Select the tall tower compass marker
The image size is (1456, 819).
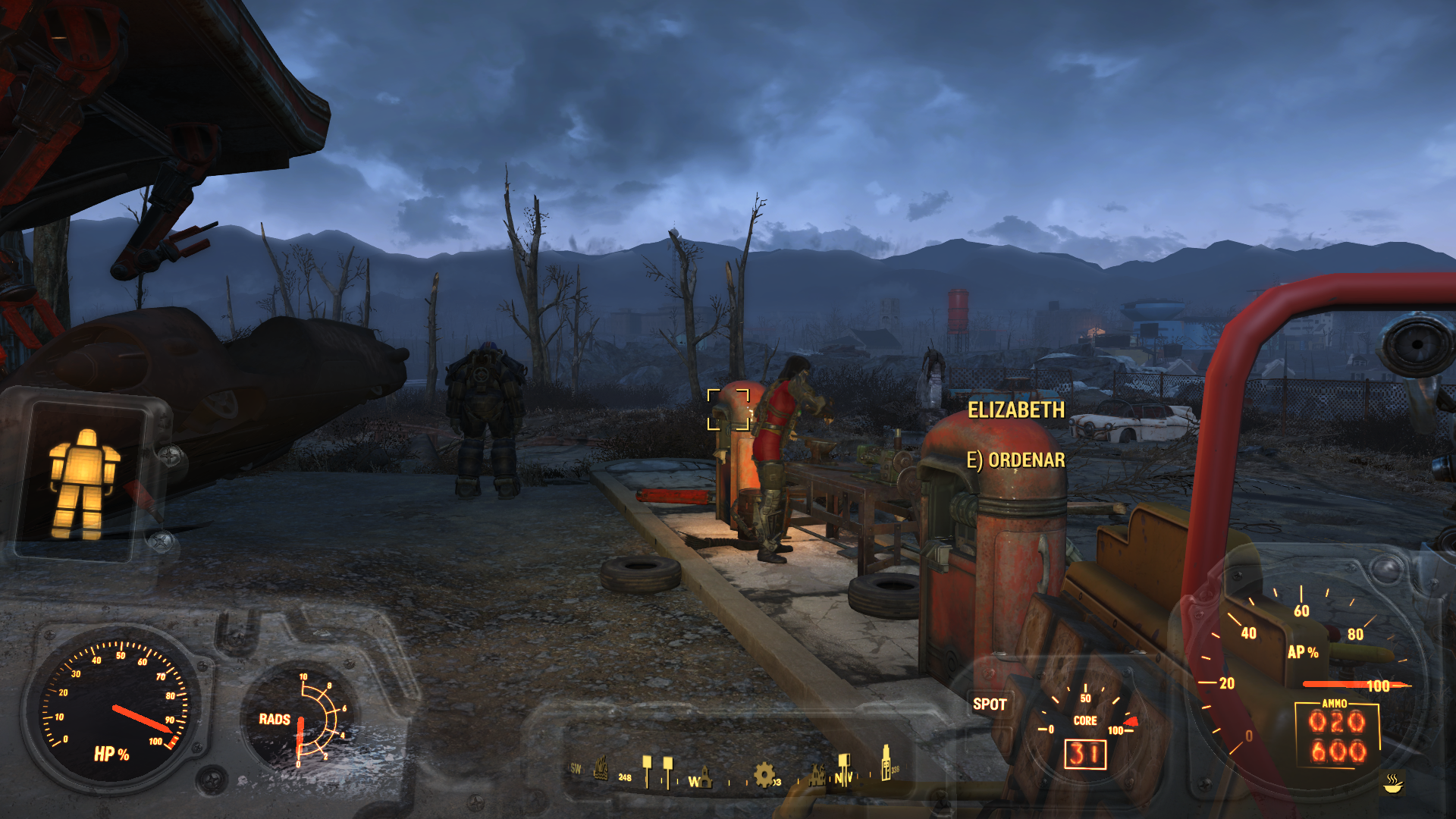[x=885, y=763]
